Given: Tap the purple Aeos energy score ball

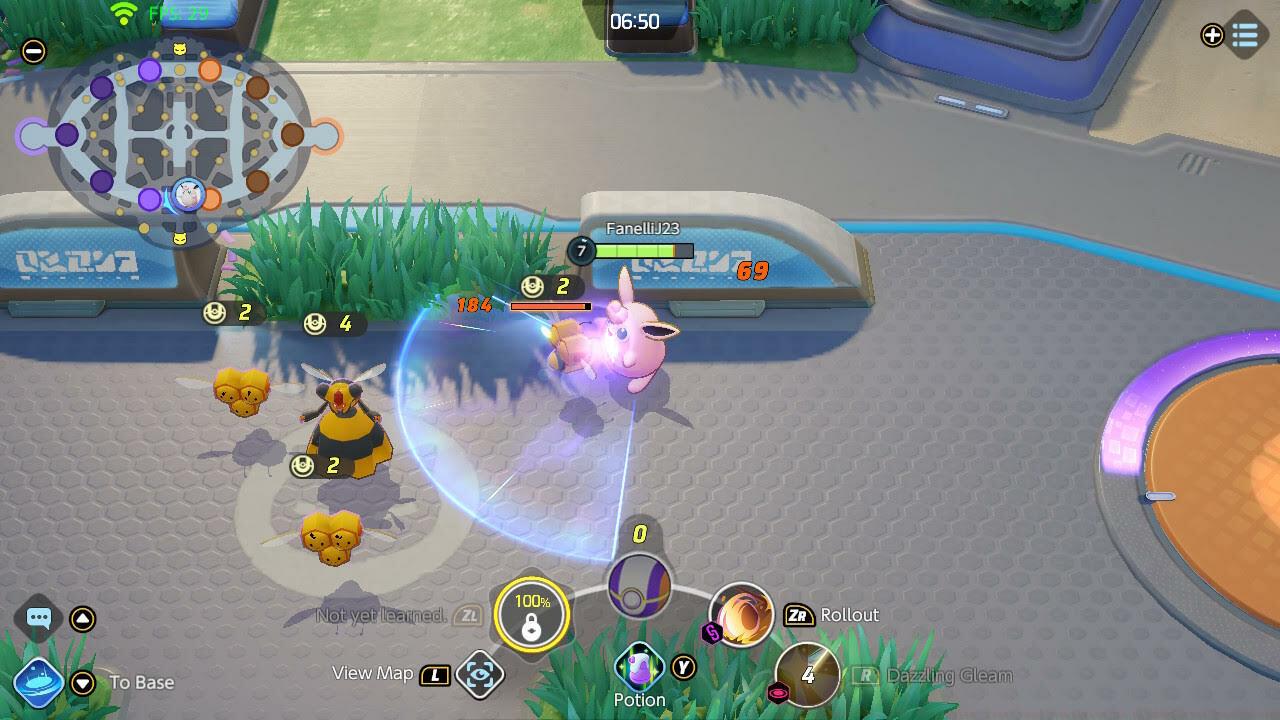Looking at the screenshot, I should click(639, 585).
